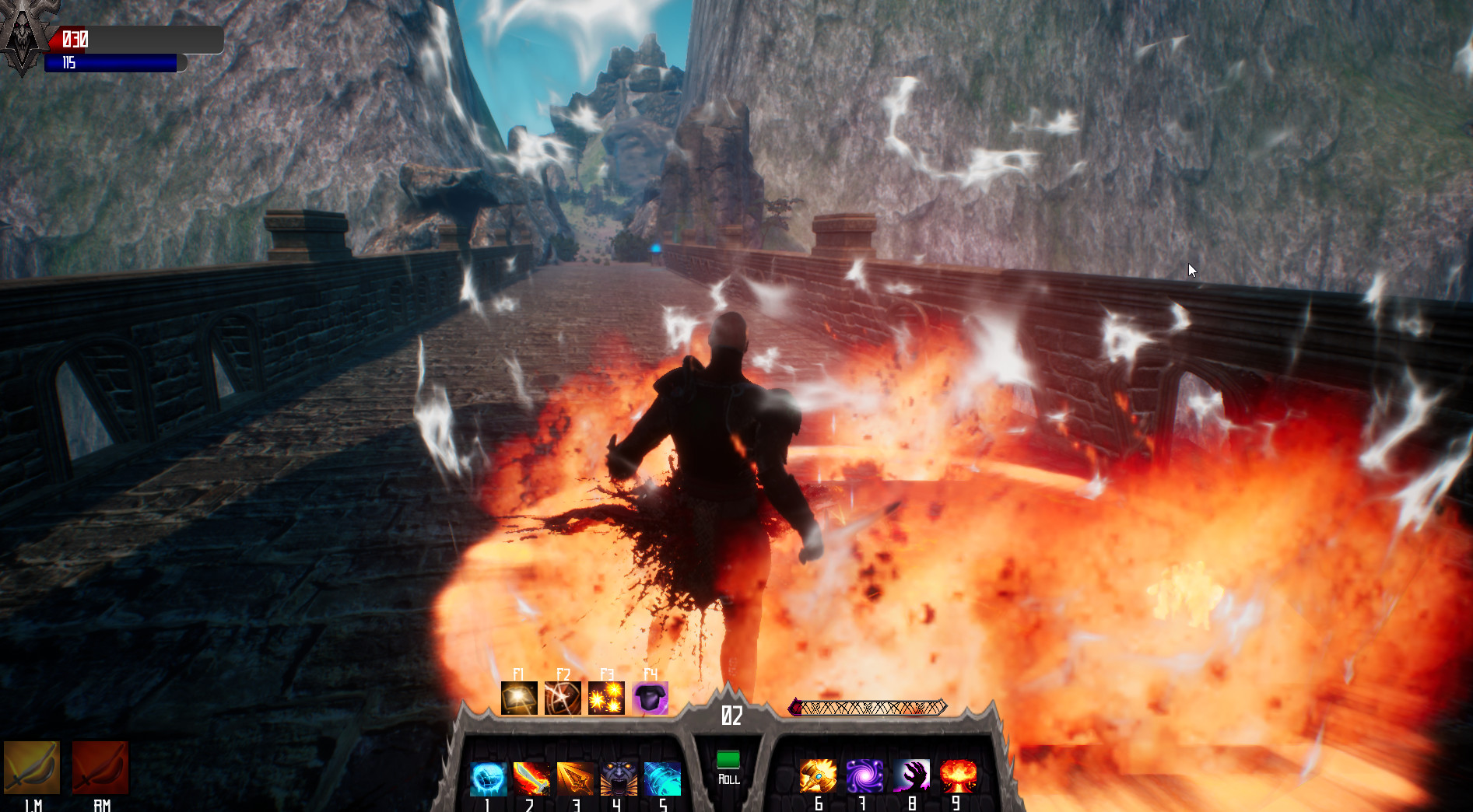Cast the water vortex ability in slot 5
1473x812 pixels.
click(x=662, y=777)
